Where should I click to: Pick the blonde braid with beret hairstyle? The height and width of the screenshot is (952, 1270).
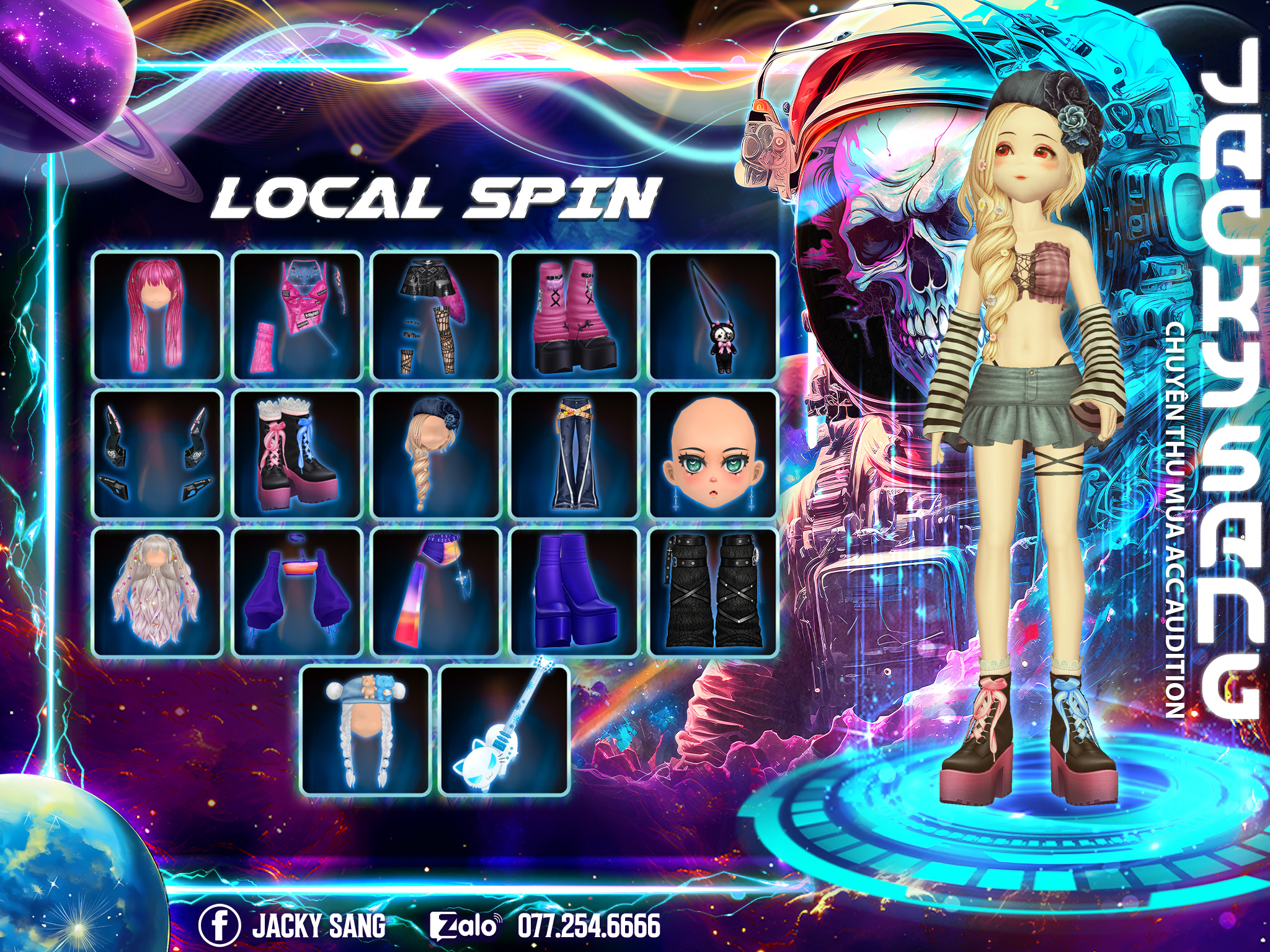[x=436, y=454]
